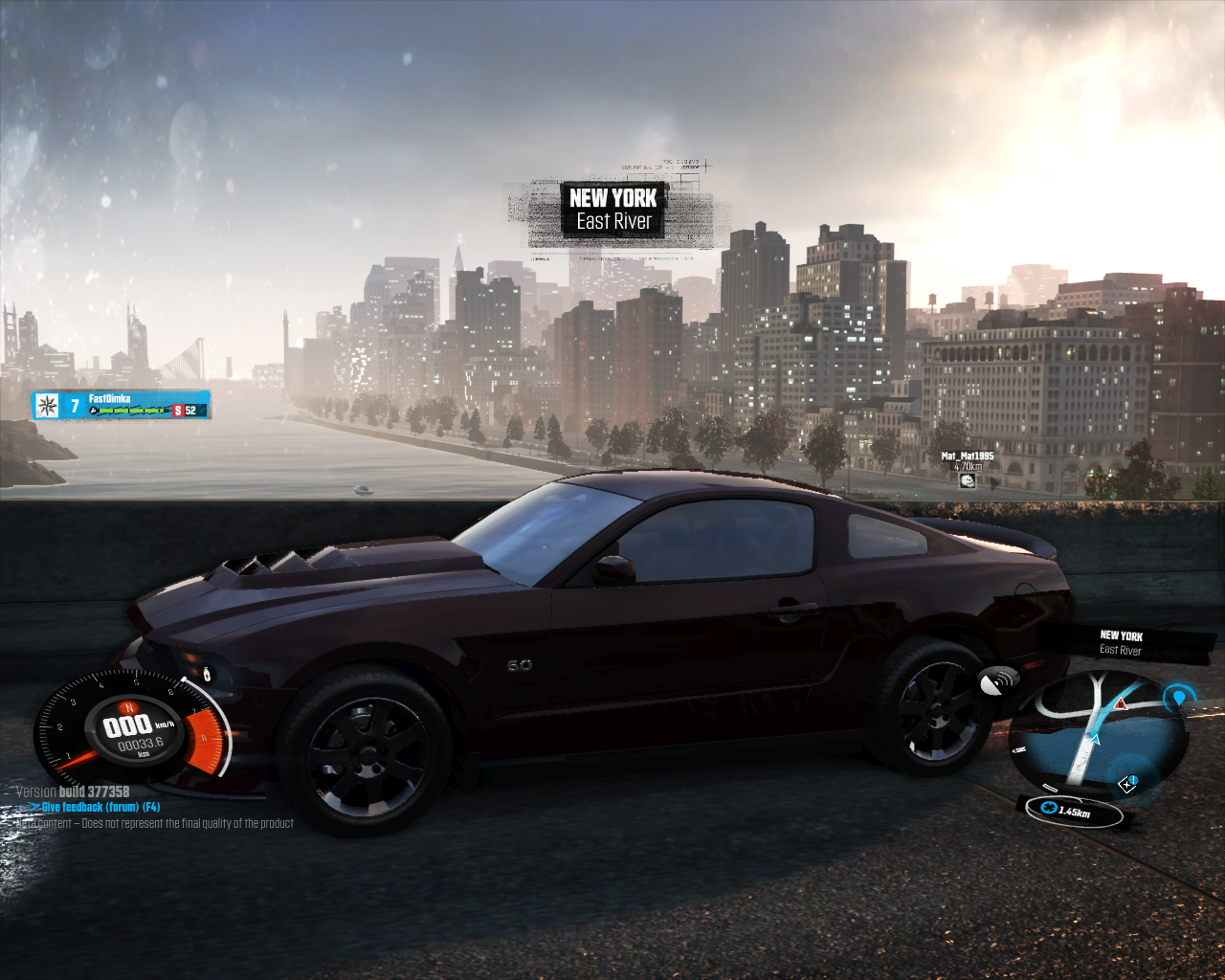Screen dimensions: 1225x980
Task: Toggle the north marker on the minimap compass
Action: click(x=1019, y=749)
